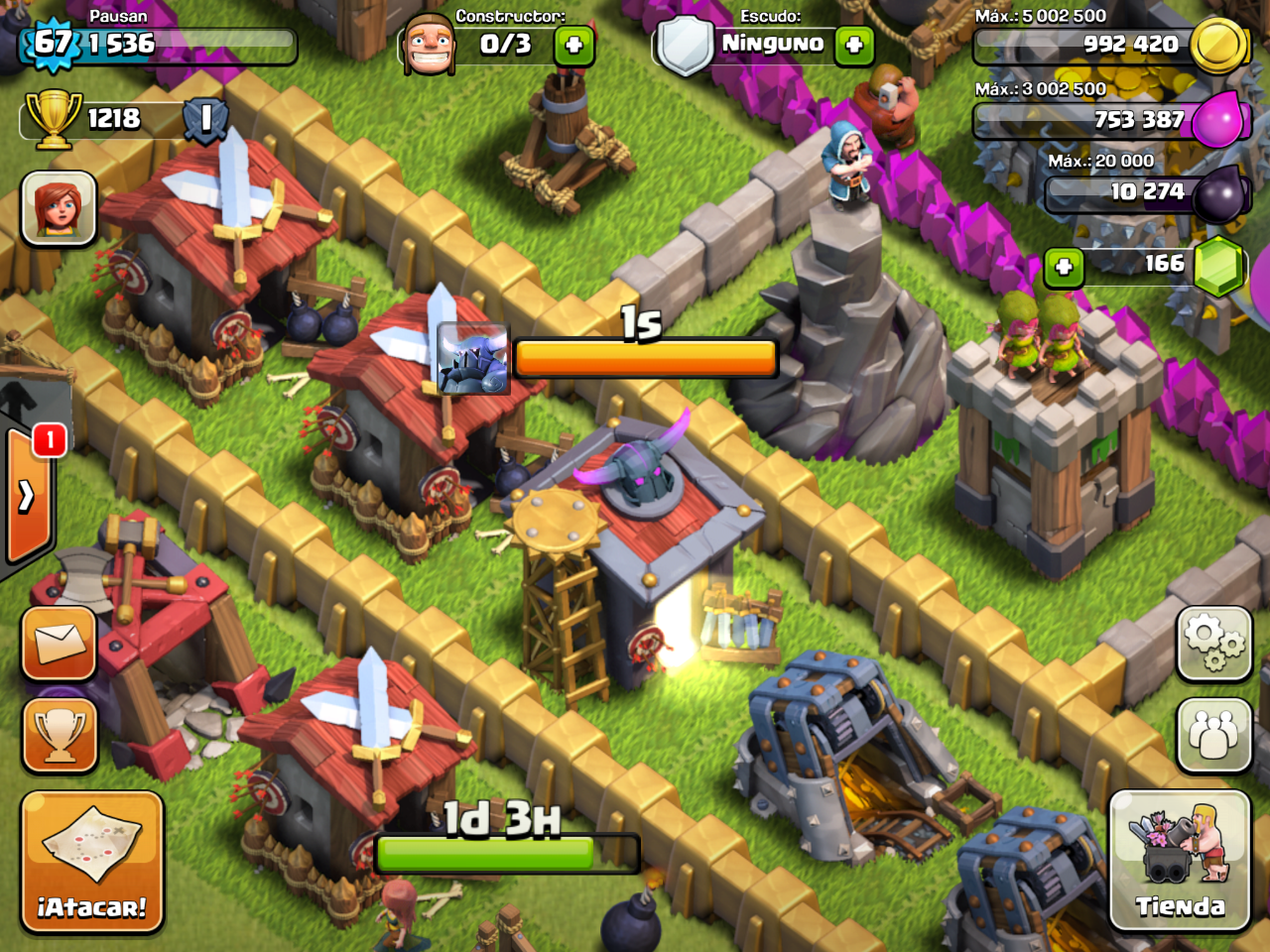Buy more gems with the green plus
The height and width of the screenshot is (952, 1270).
pos(1064,267)
